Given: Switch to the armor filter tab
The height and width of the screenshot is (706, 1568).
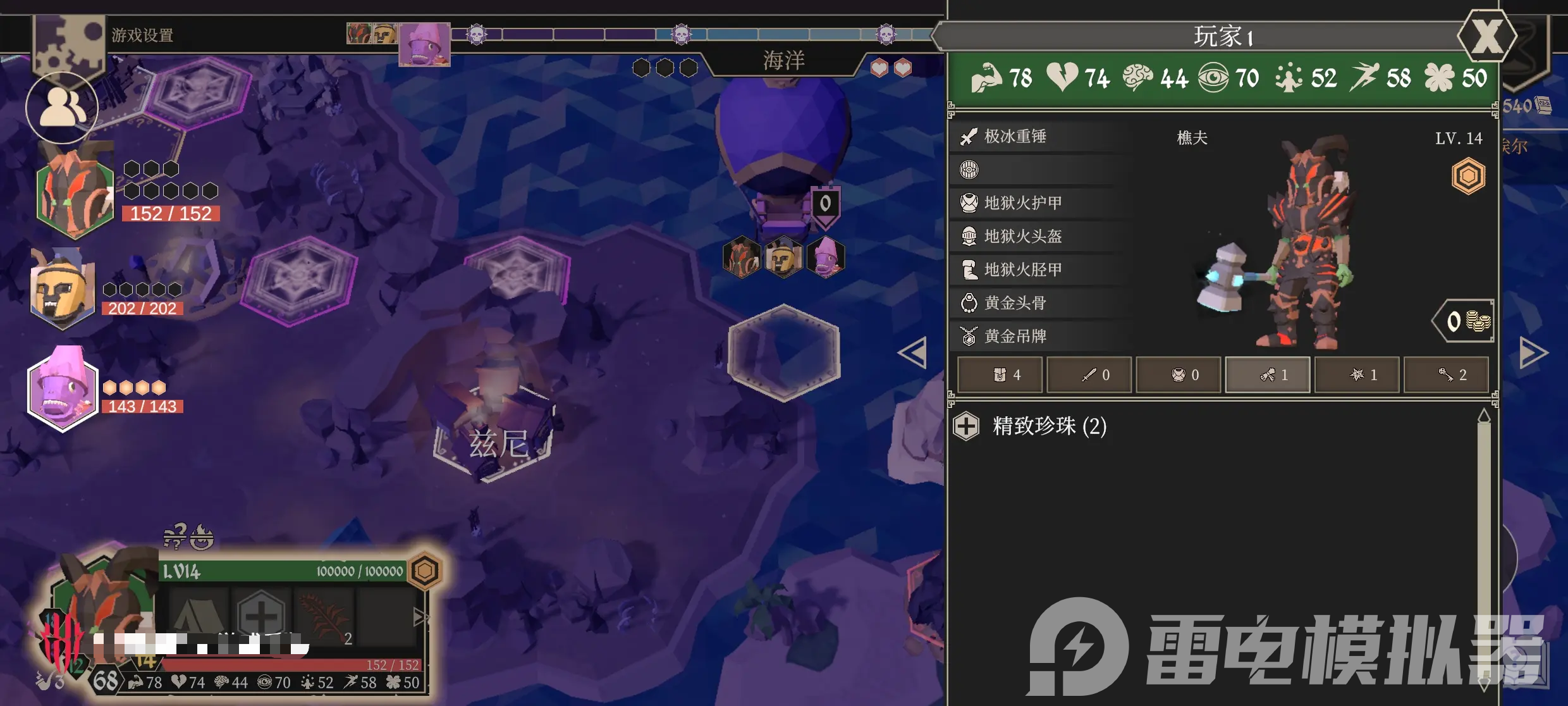Looking at the screenshot, I should 1178,375.
